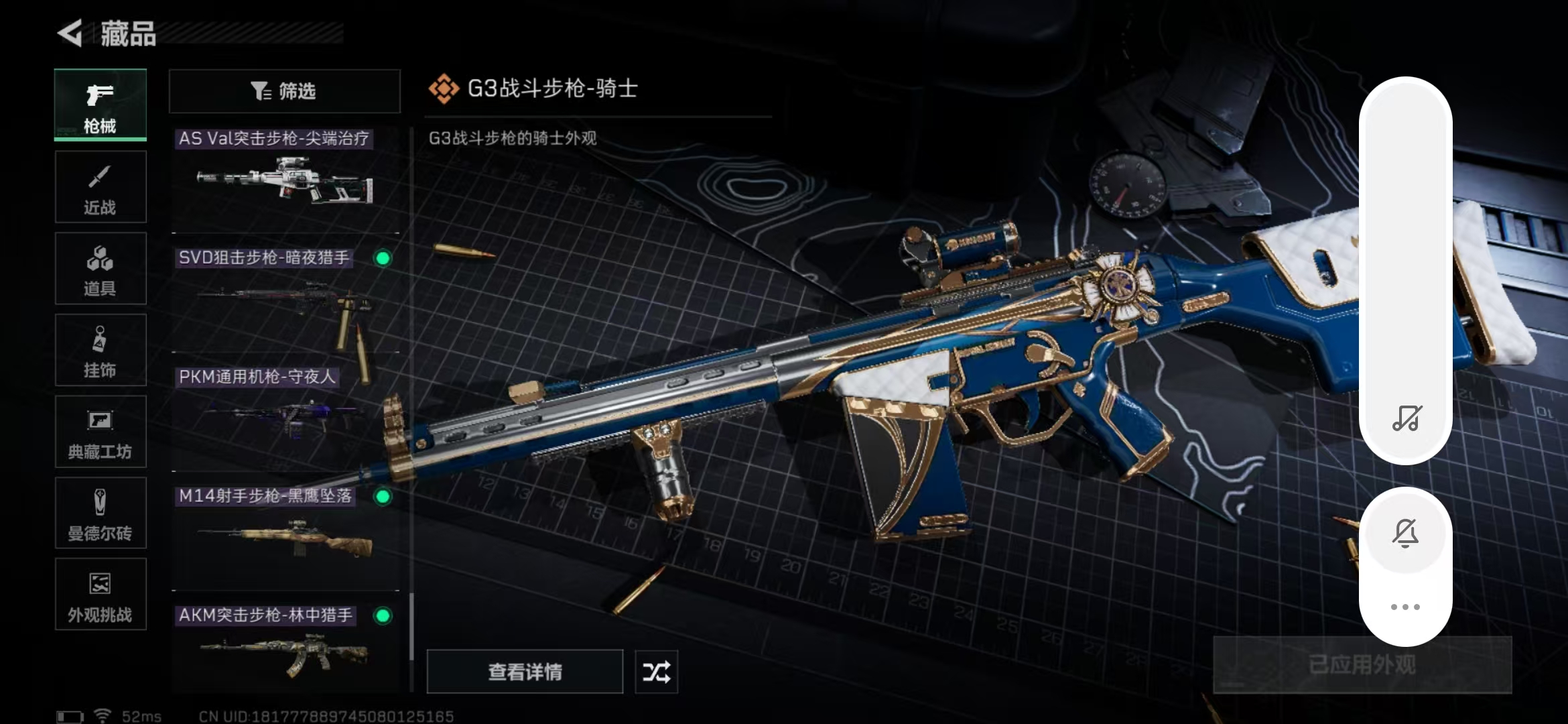Image resolution: width=1568 pixels, height=724 pixels.
Task: Switch to the 道具 items category
Action: pos(101,268)
